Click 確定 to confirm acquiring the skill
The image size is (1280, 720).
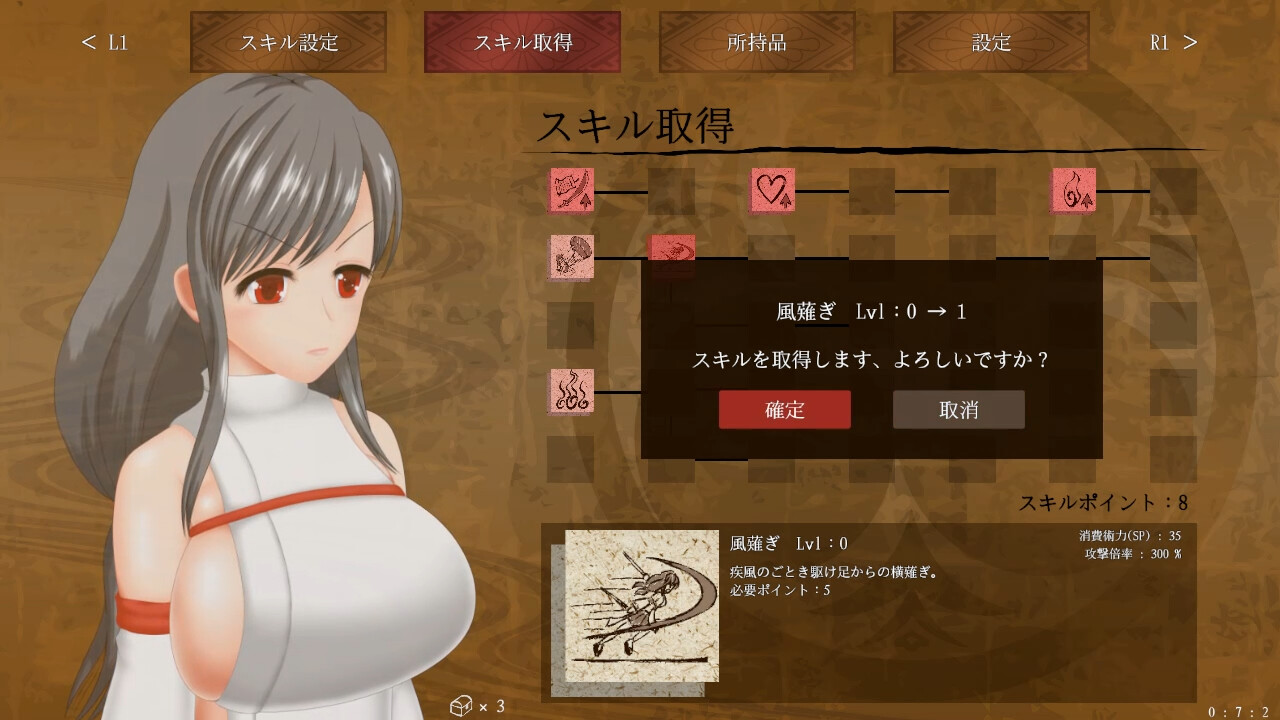click(x=784, y=409)
